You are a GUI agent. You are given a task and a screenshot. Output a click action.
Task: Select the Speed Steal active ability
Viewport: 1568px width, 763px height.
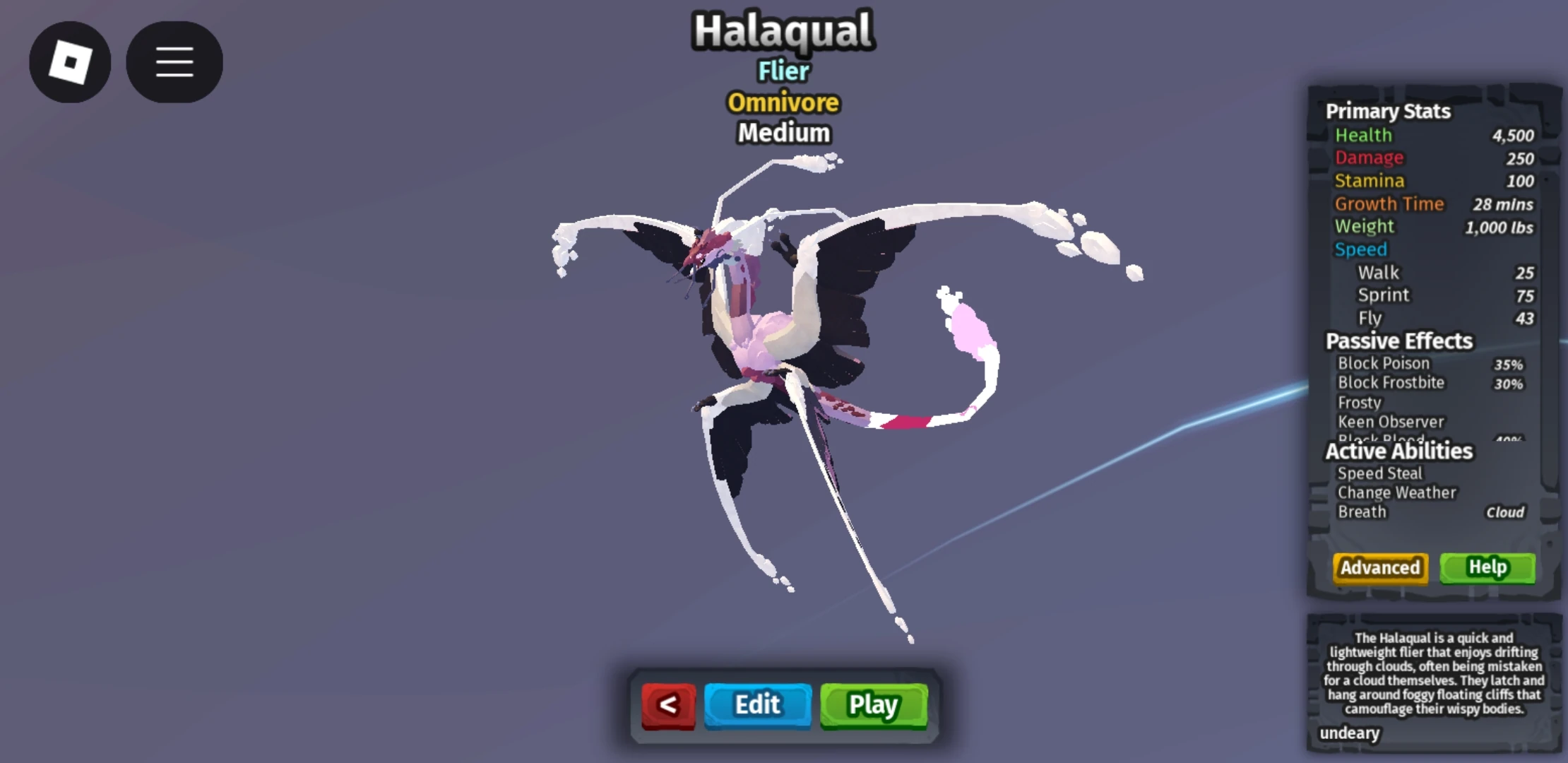(1379, 473)
